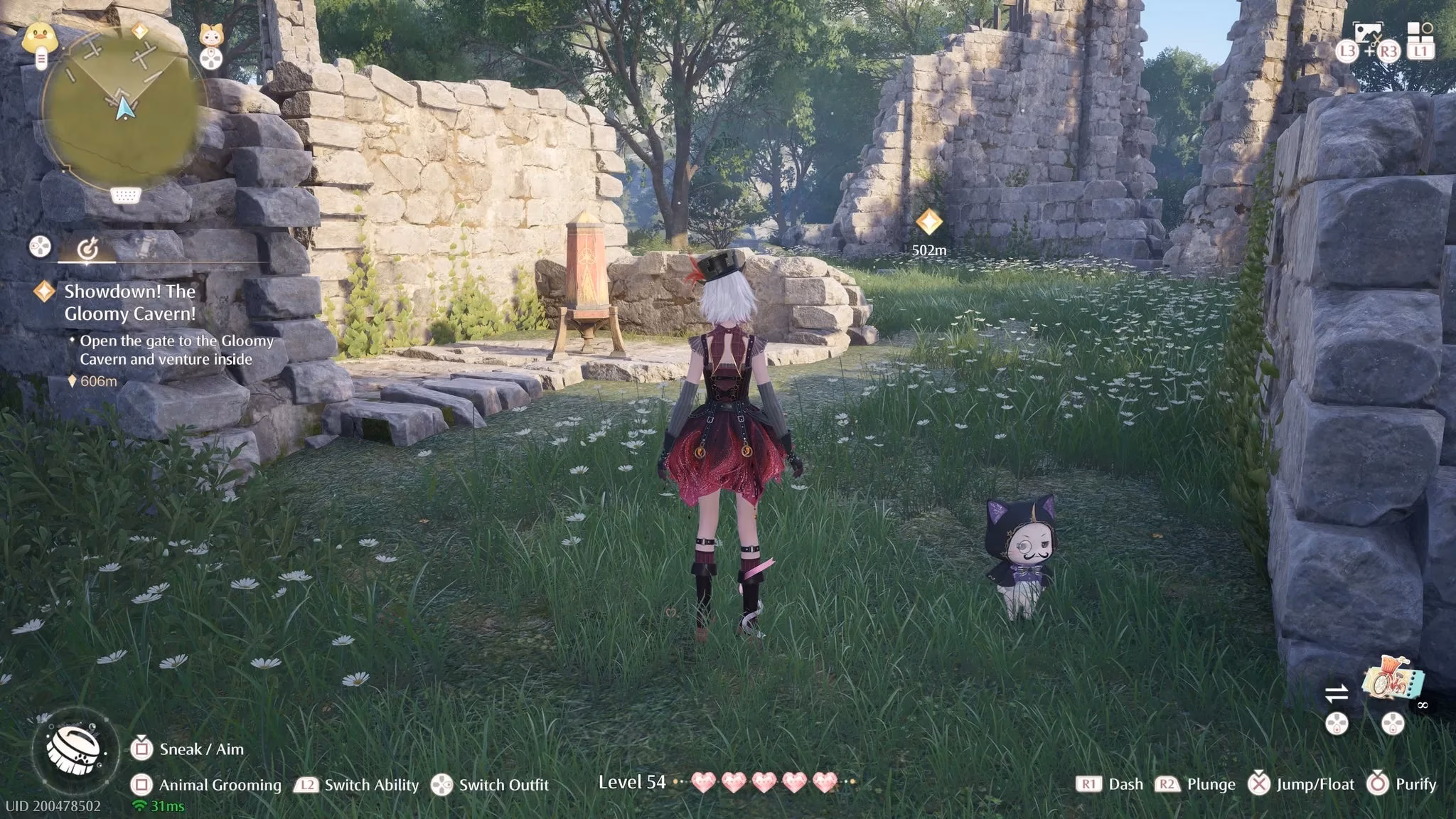The height and width of the screenshot is (819, 1456).
Task: Open the photo screenshot camera icon
Action: (x=1367, y=33)
